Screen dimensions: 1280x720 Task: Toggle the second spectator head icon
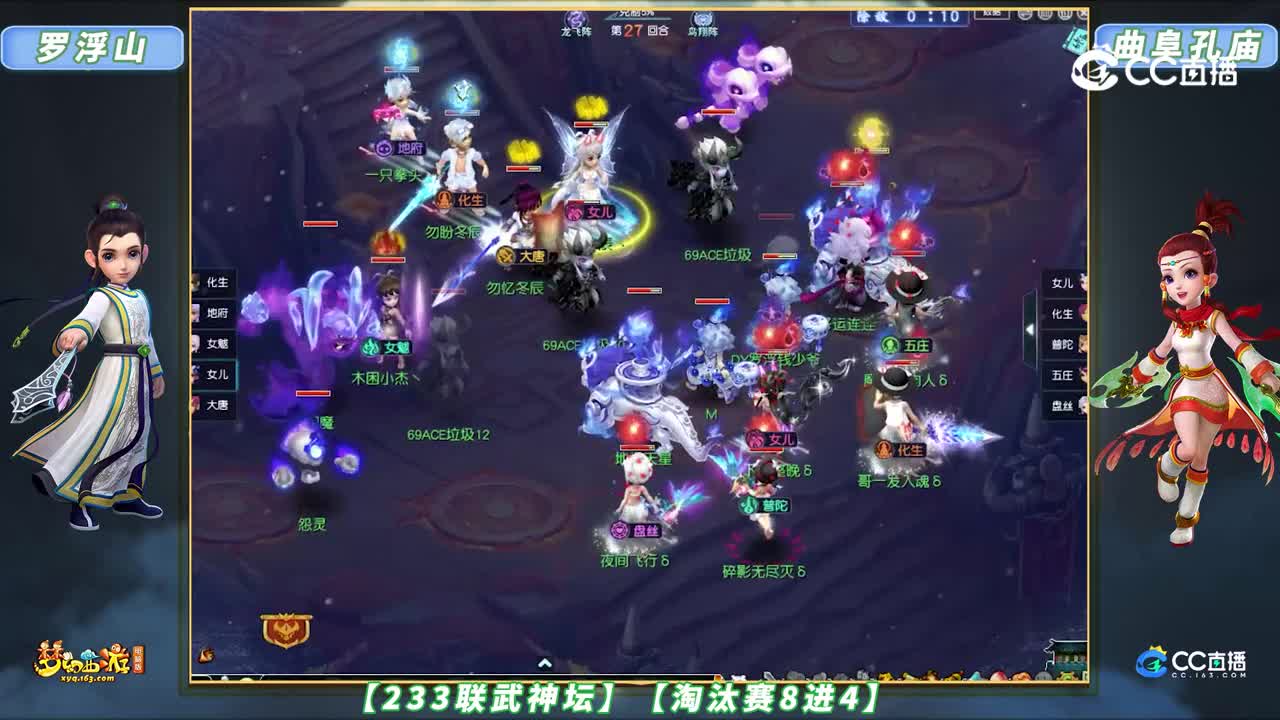(x=1043, y=15)
